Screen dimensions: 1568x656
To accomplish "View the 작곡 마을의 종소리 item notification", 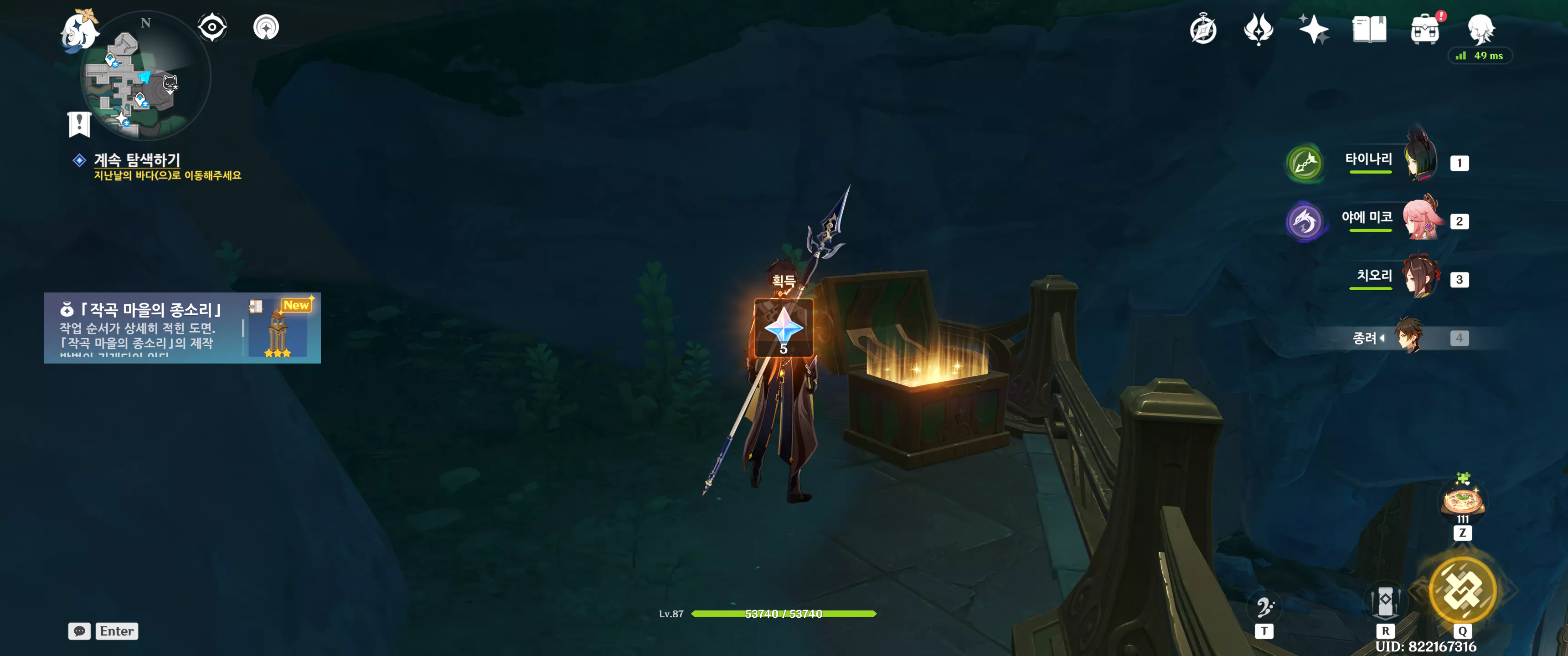I will [x=182, y=328].
